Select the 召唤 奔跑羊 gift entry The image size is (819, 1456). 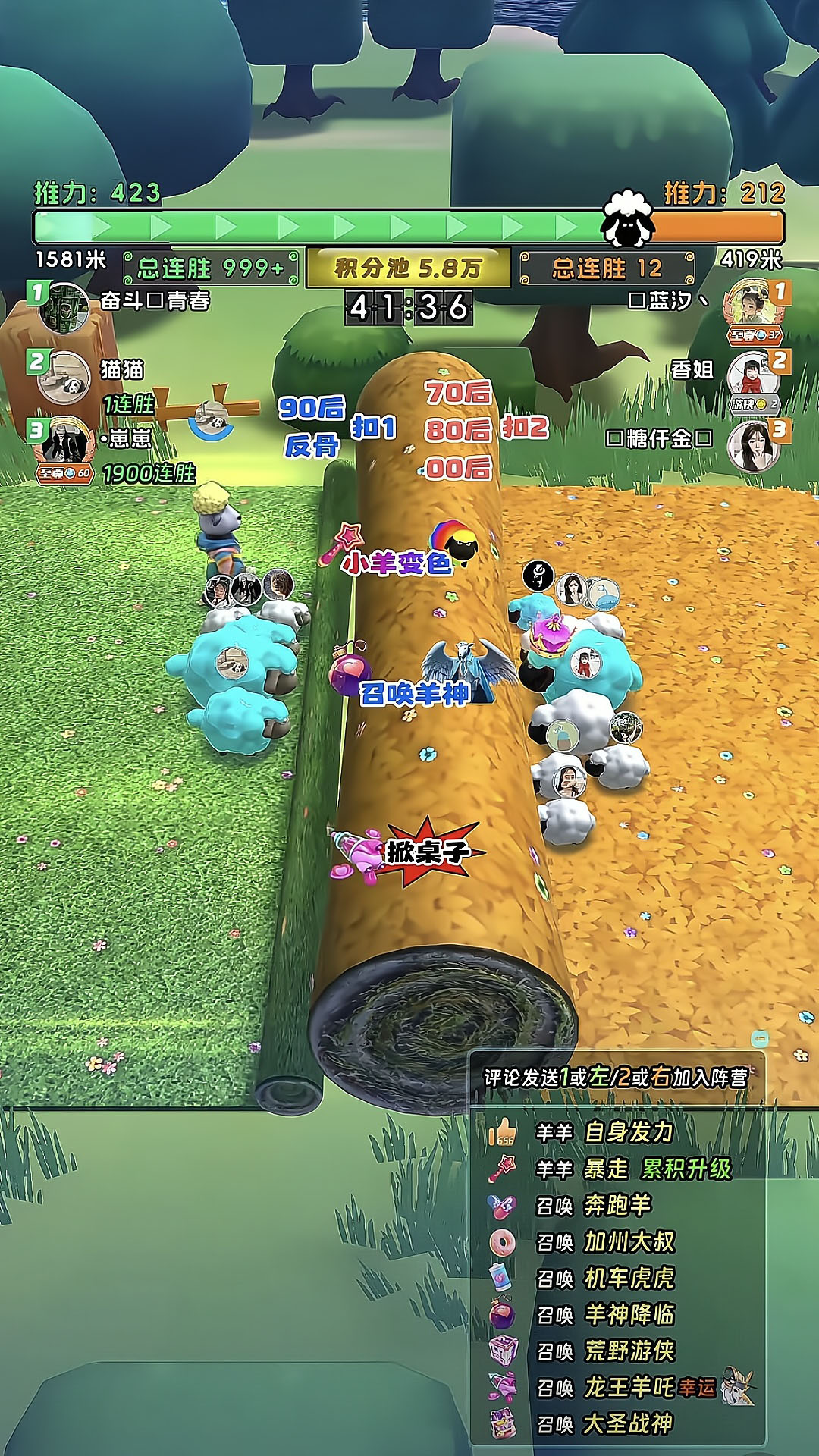tap(594, 1205)
